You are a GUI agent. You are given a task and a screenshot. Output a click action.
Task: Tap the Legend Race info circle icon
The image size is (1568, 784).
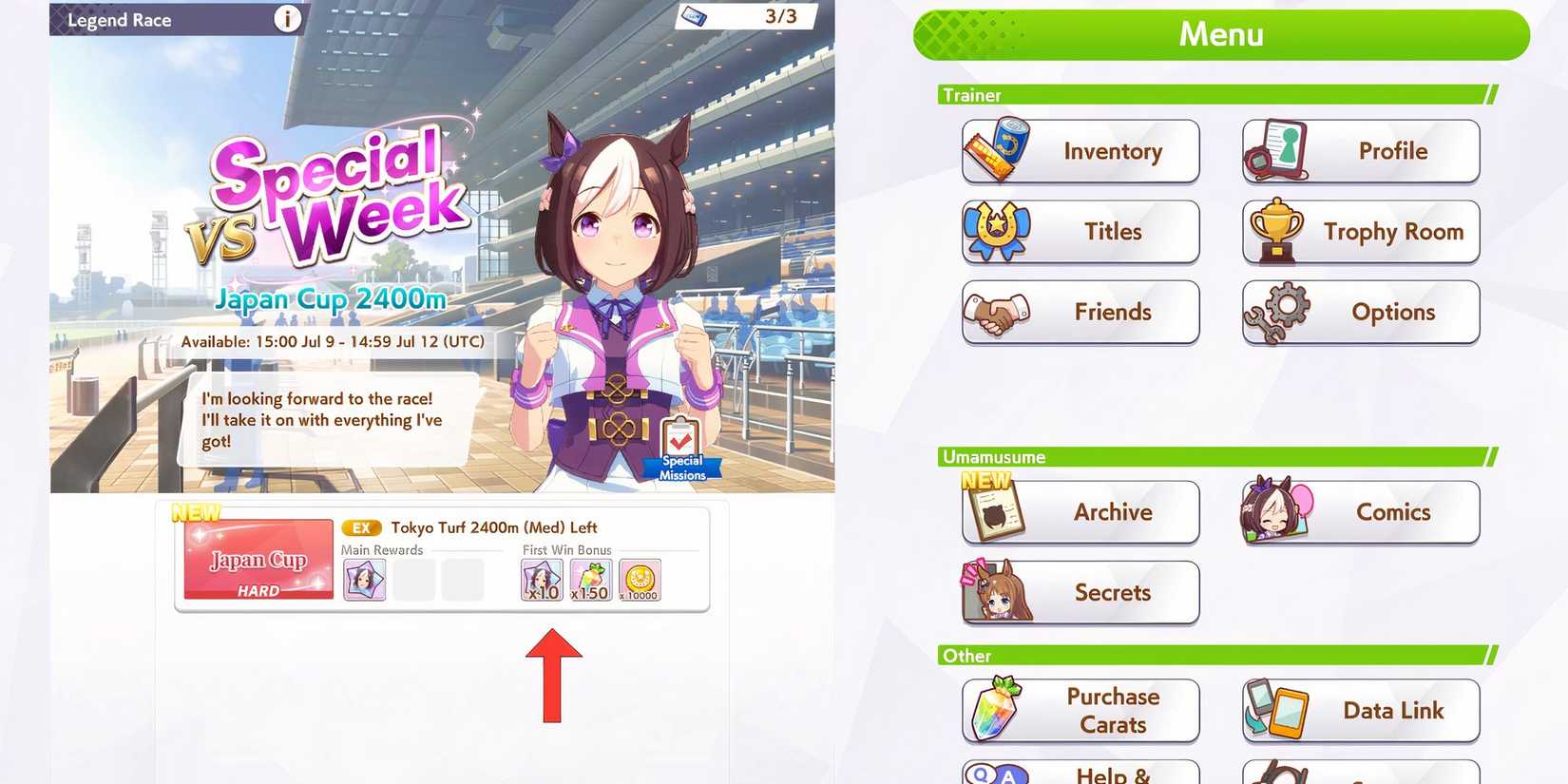(286, 18)
